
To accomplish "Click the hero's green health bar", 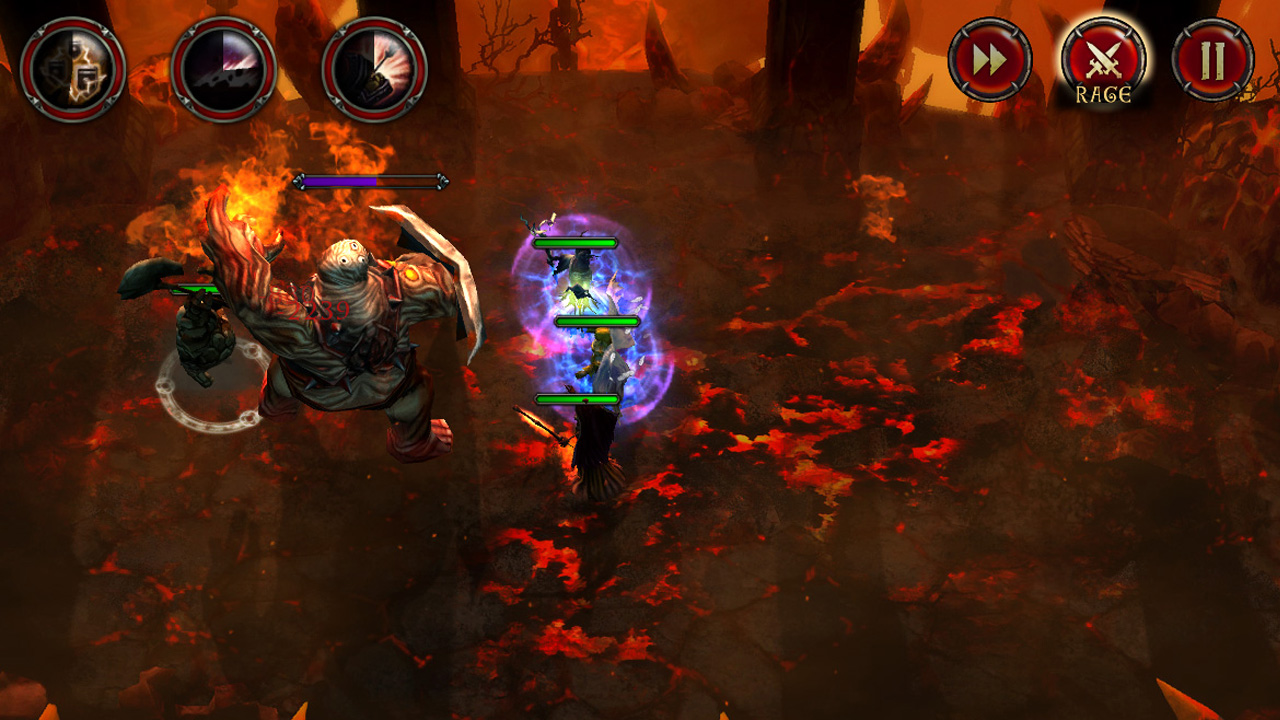I will point(596,322).
